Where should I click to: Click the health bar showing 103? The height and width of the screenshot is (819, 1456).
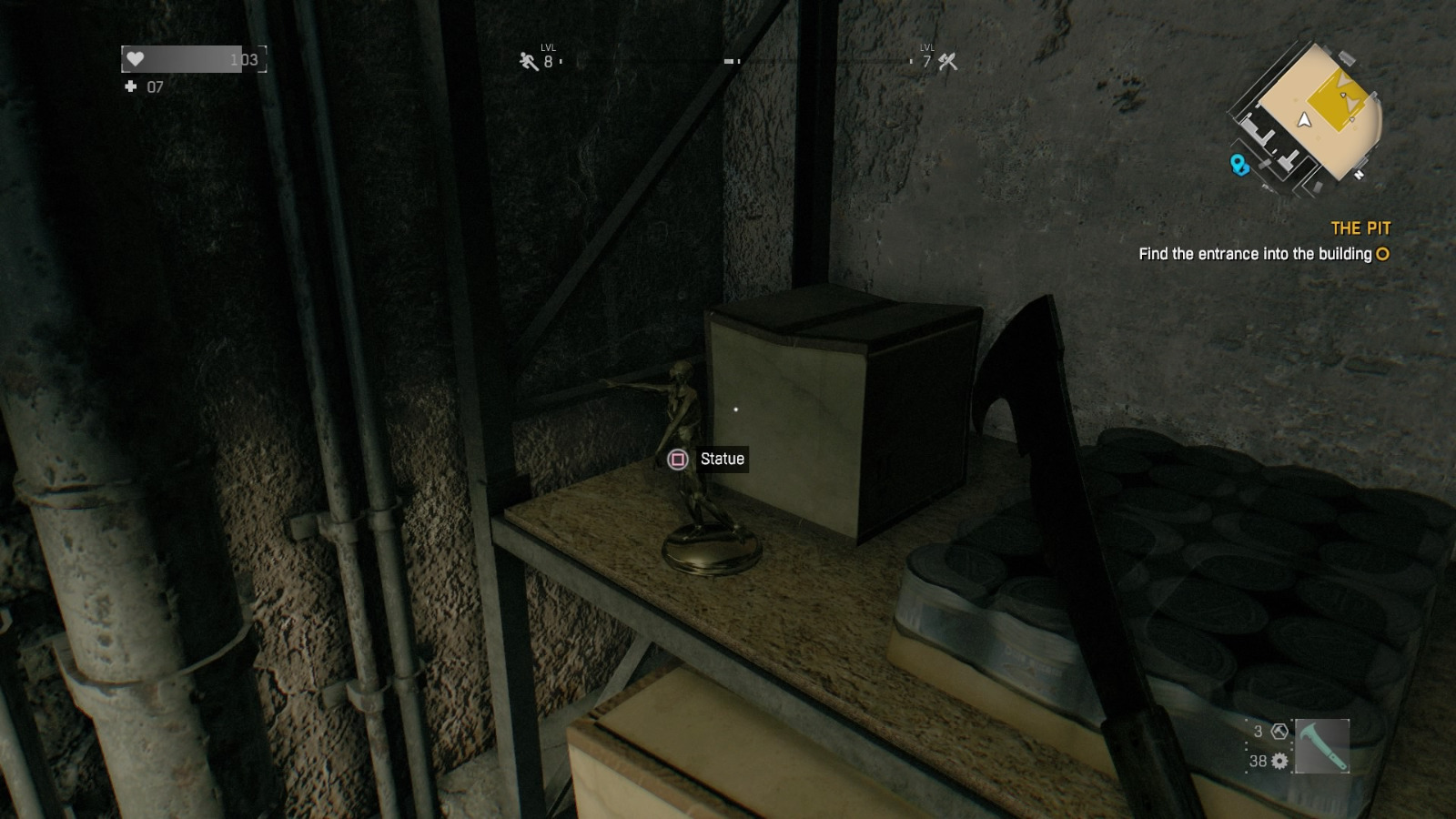193,59
